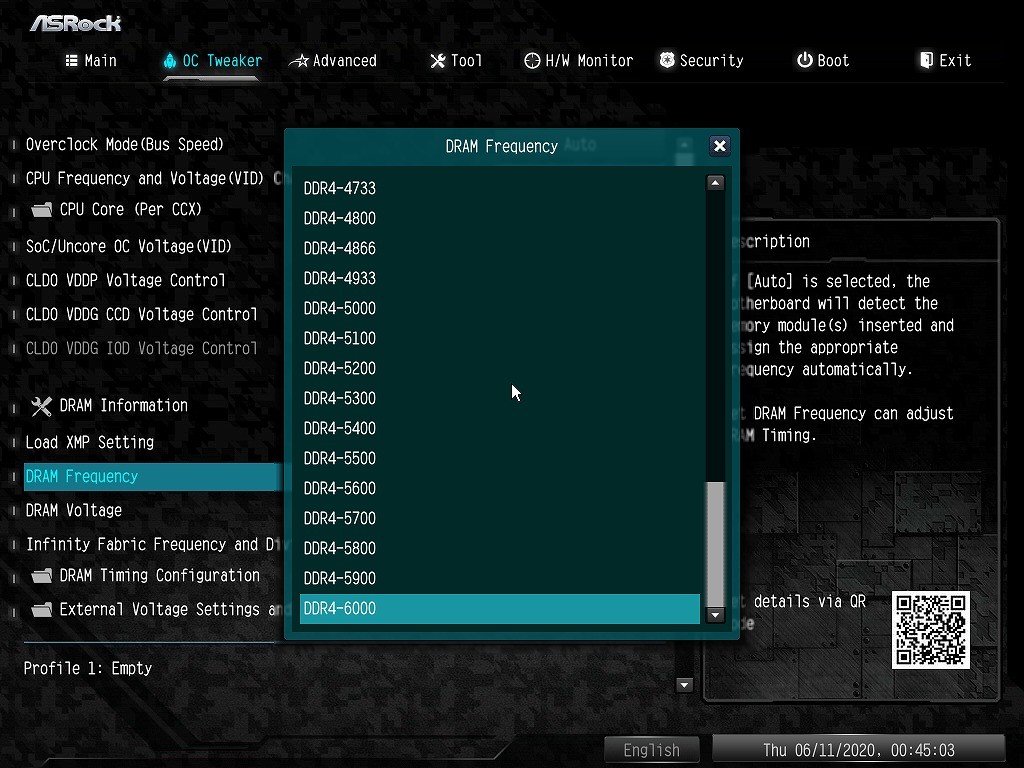Close the DRAM Frequency popup

(719, 146)
